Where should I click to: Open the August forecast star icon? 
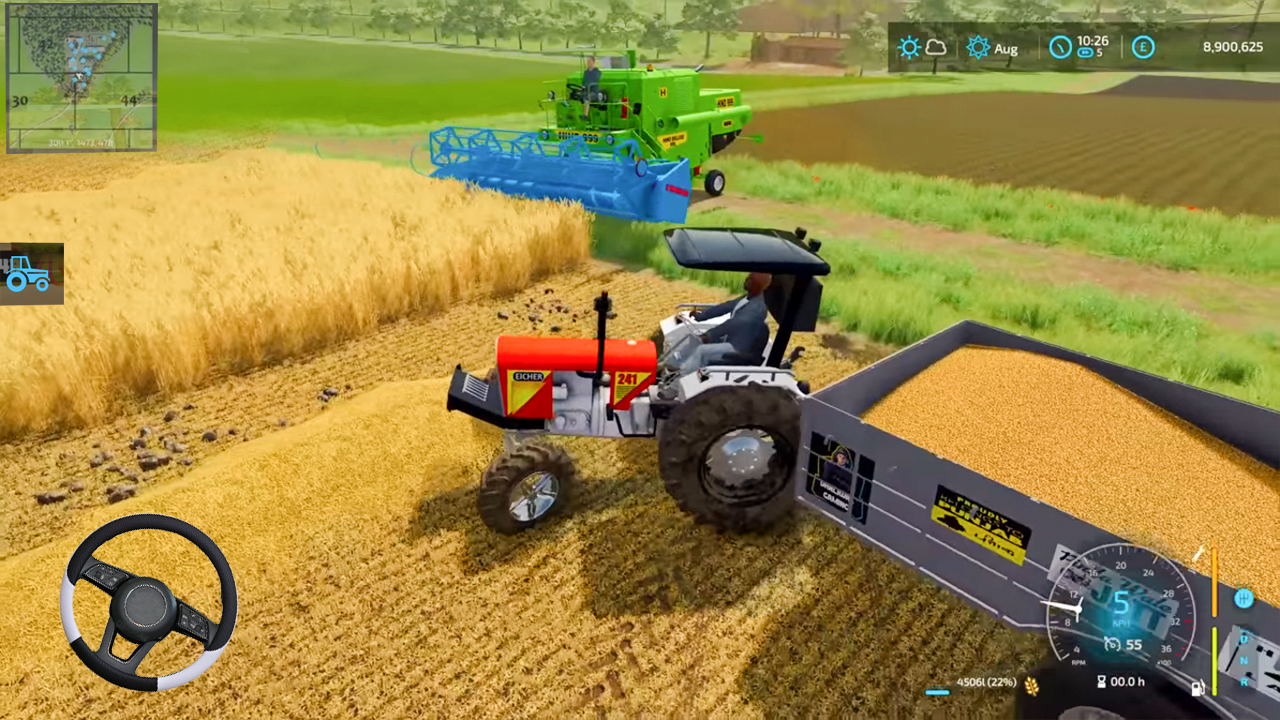click(x=979, y=47)
